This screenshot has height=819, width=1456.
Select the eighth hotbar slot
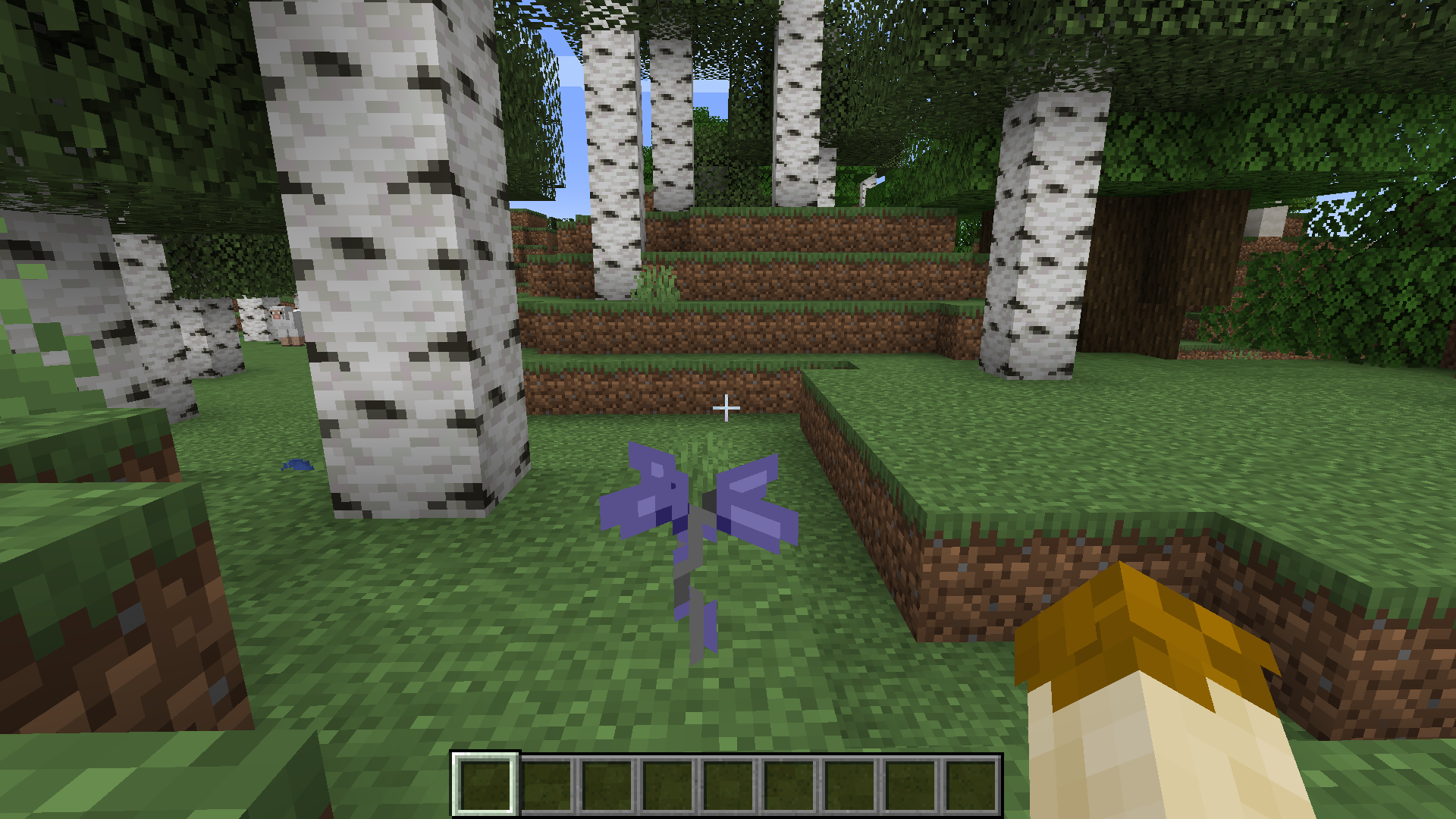[912, 785]
